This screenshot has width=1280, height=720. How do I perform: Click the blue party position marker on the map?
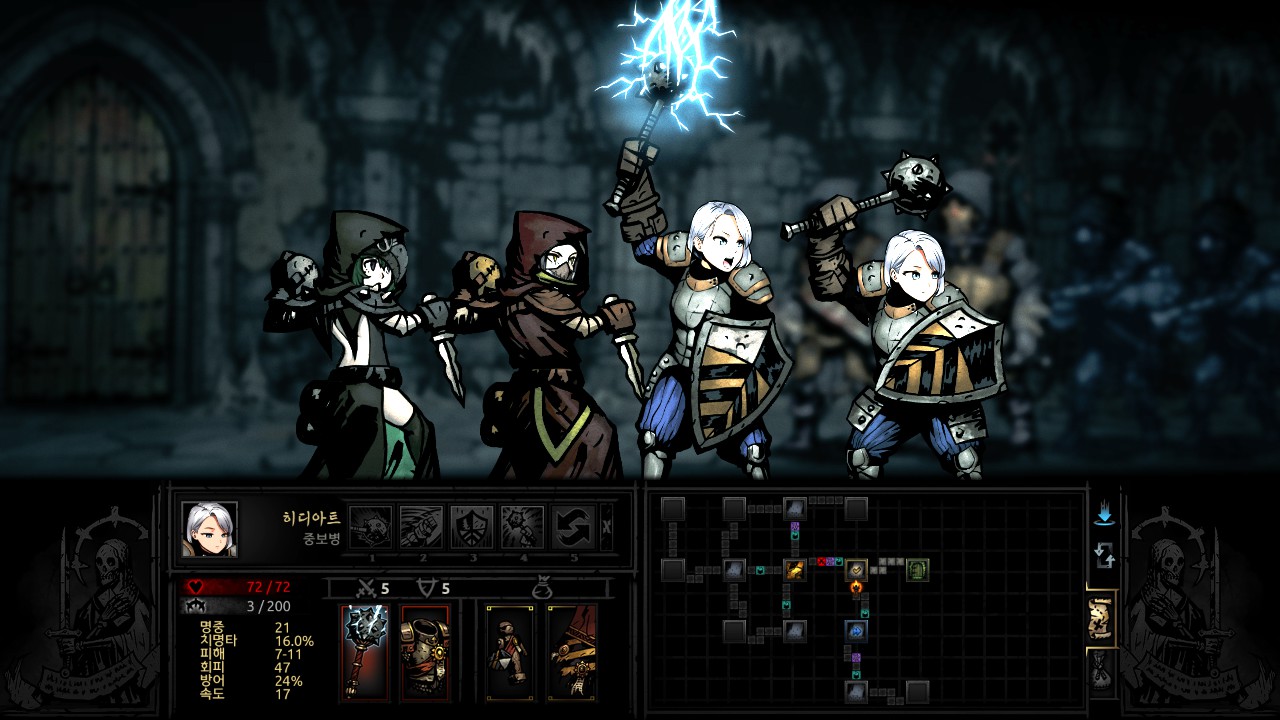[856, 630]
